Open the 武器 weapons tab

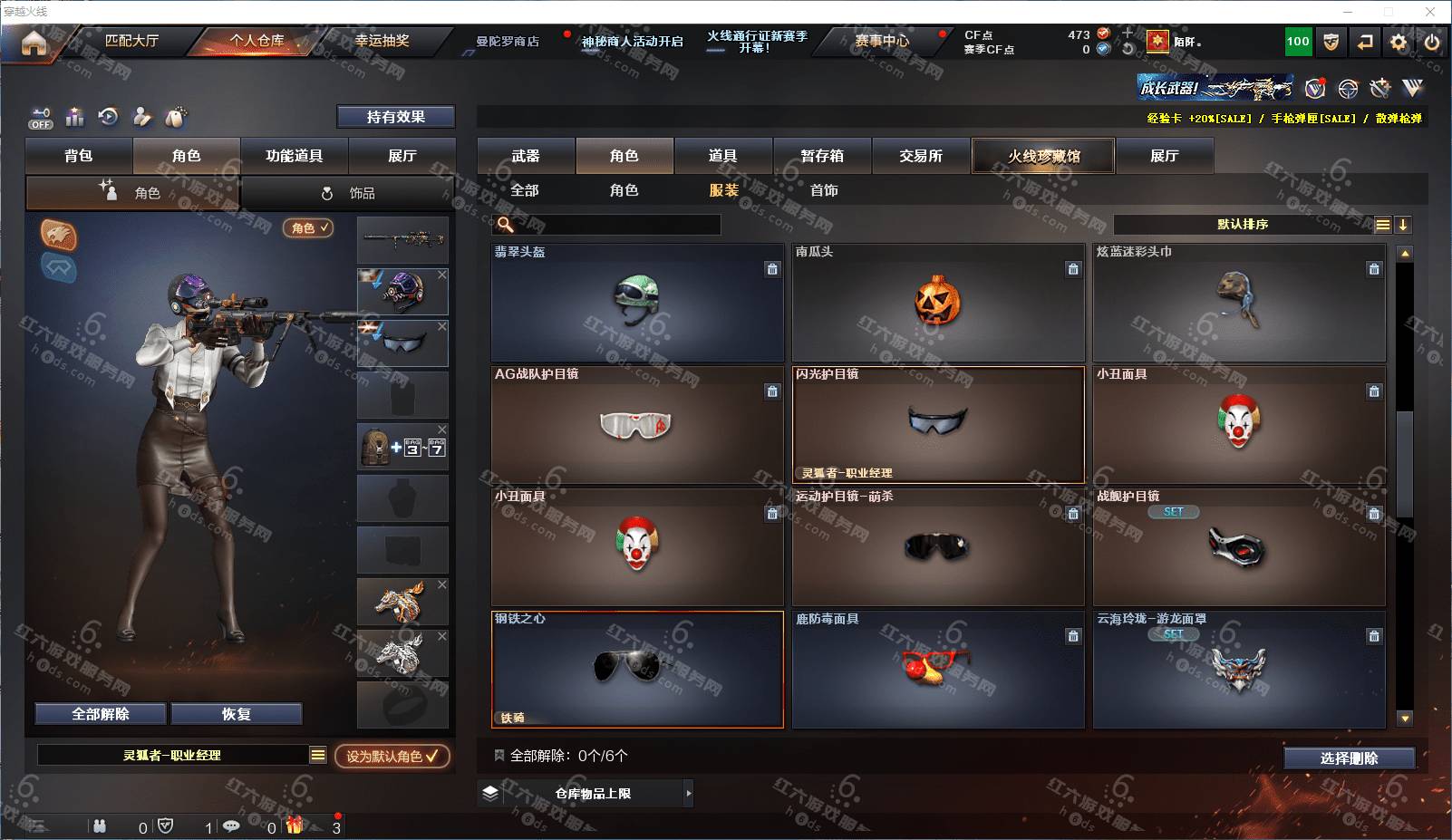[526, 156]
